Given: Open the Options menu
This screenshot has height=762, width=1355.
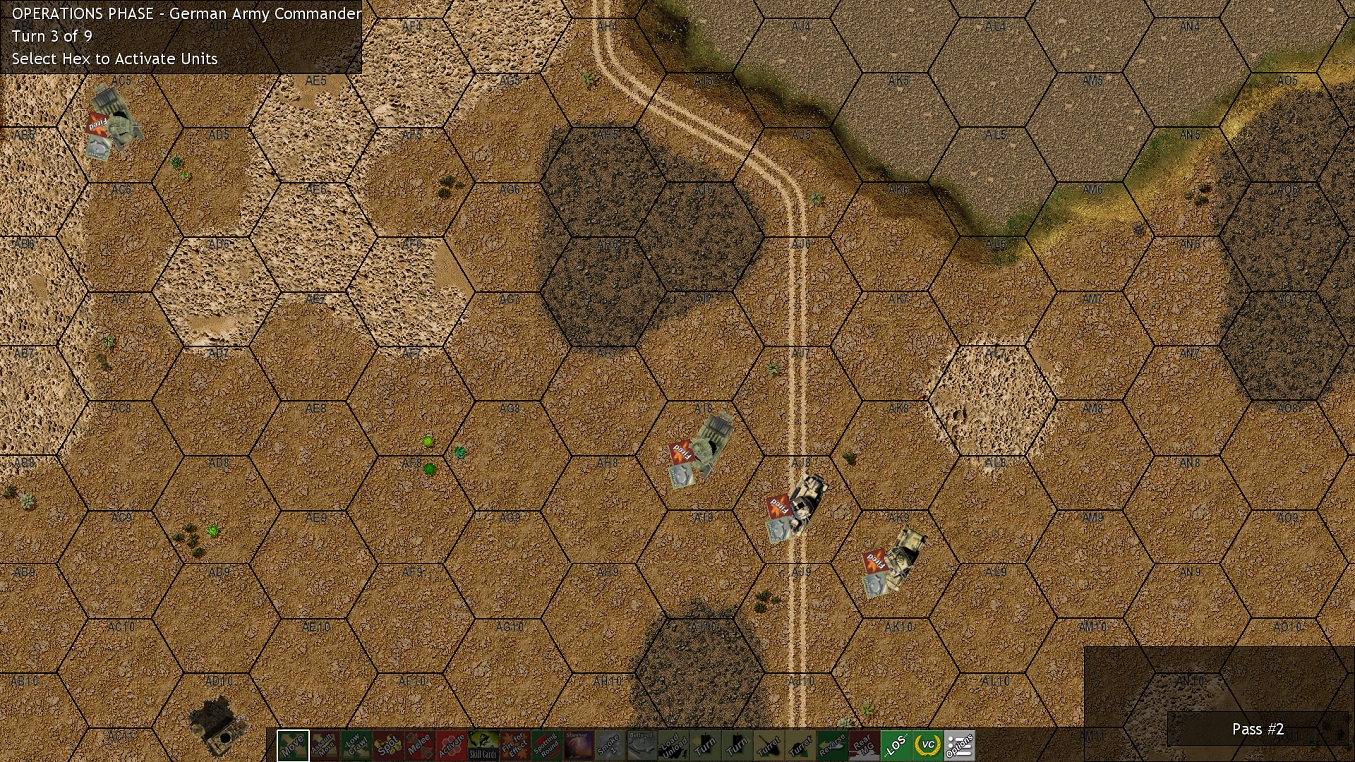Looking at the screenshot, I should (958, 745).
